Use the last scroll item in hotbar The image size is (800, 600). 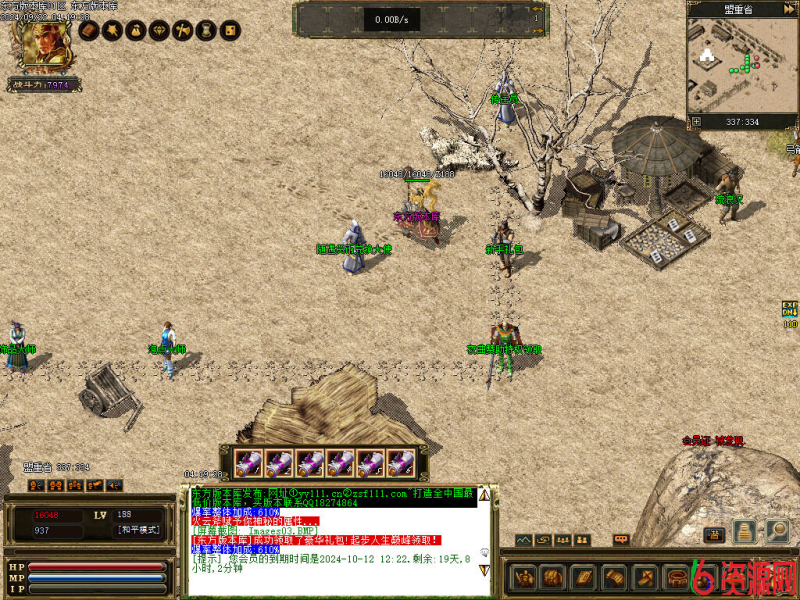point(401,463)
